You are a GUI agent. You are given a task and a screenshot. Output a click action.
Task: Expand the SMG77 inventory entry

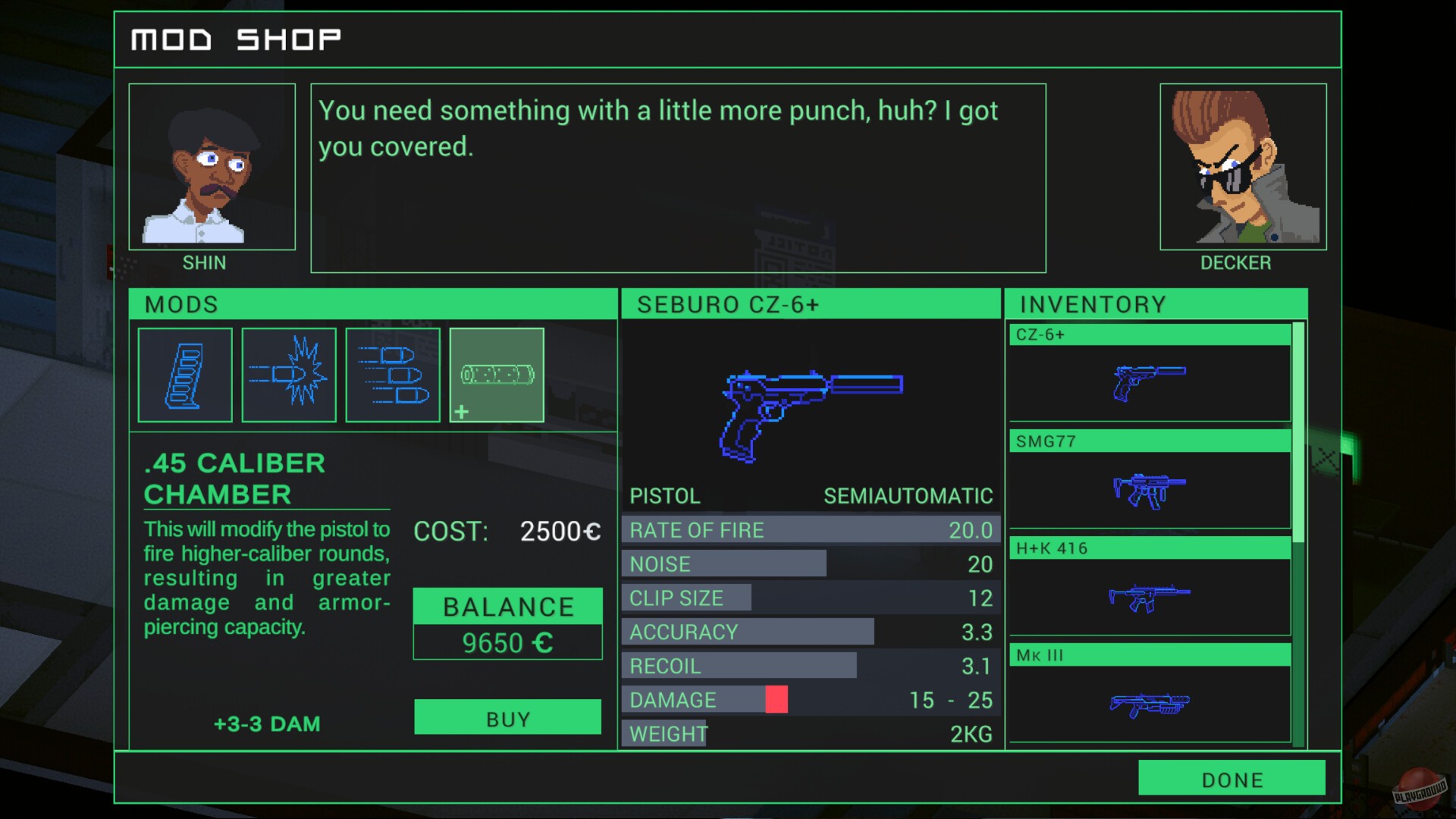coord(1147,441)
